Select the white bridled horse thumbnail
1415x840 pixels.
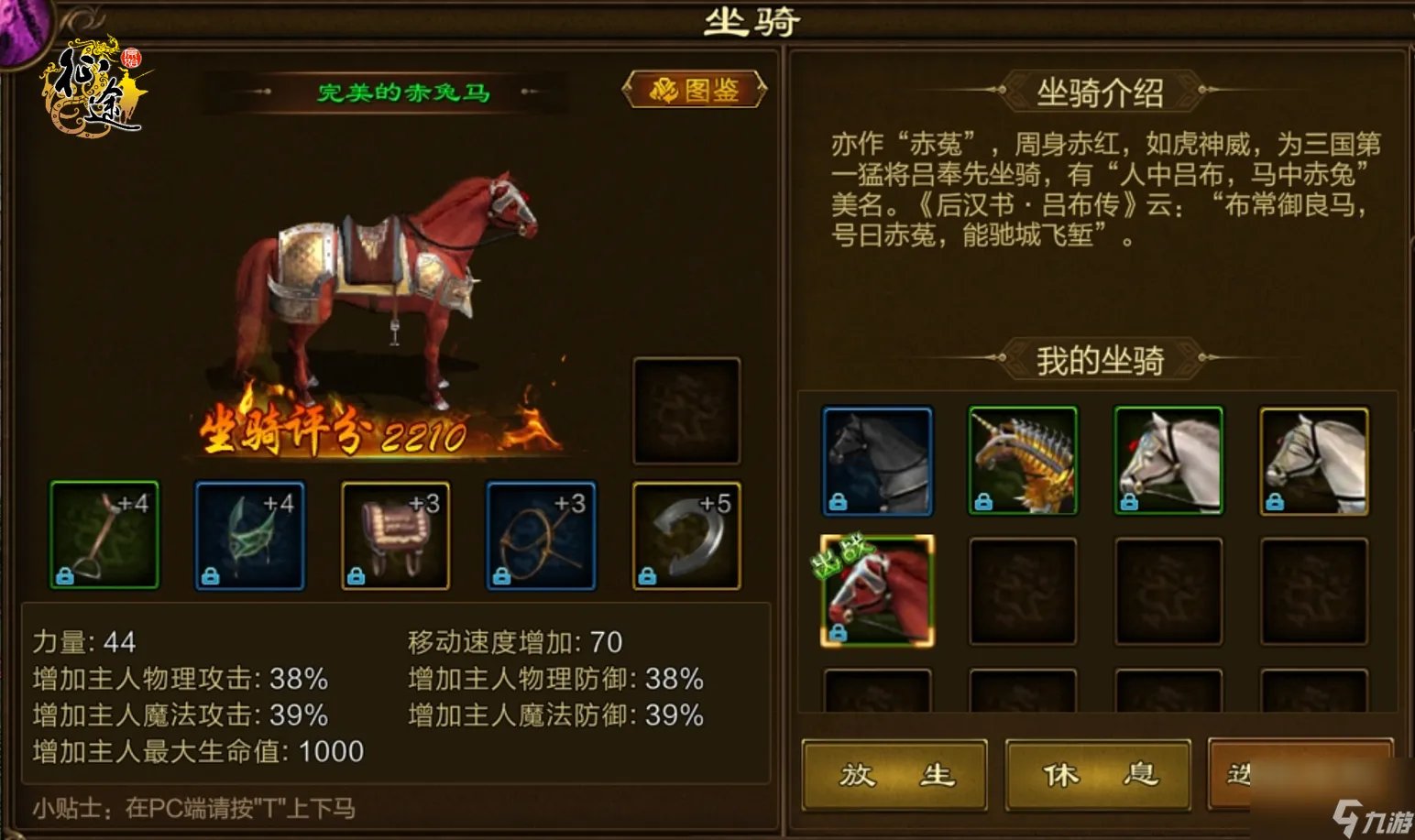pyautogui.click(x=1168, y=461)
